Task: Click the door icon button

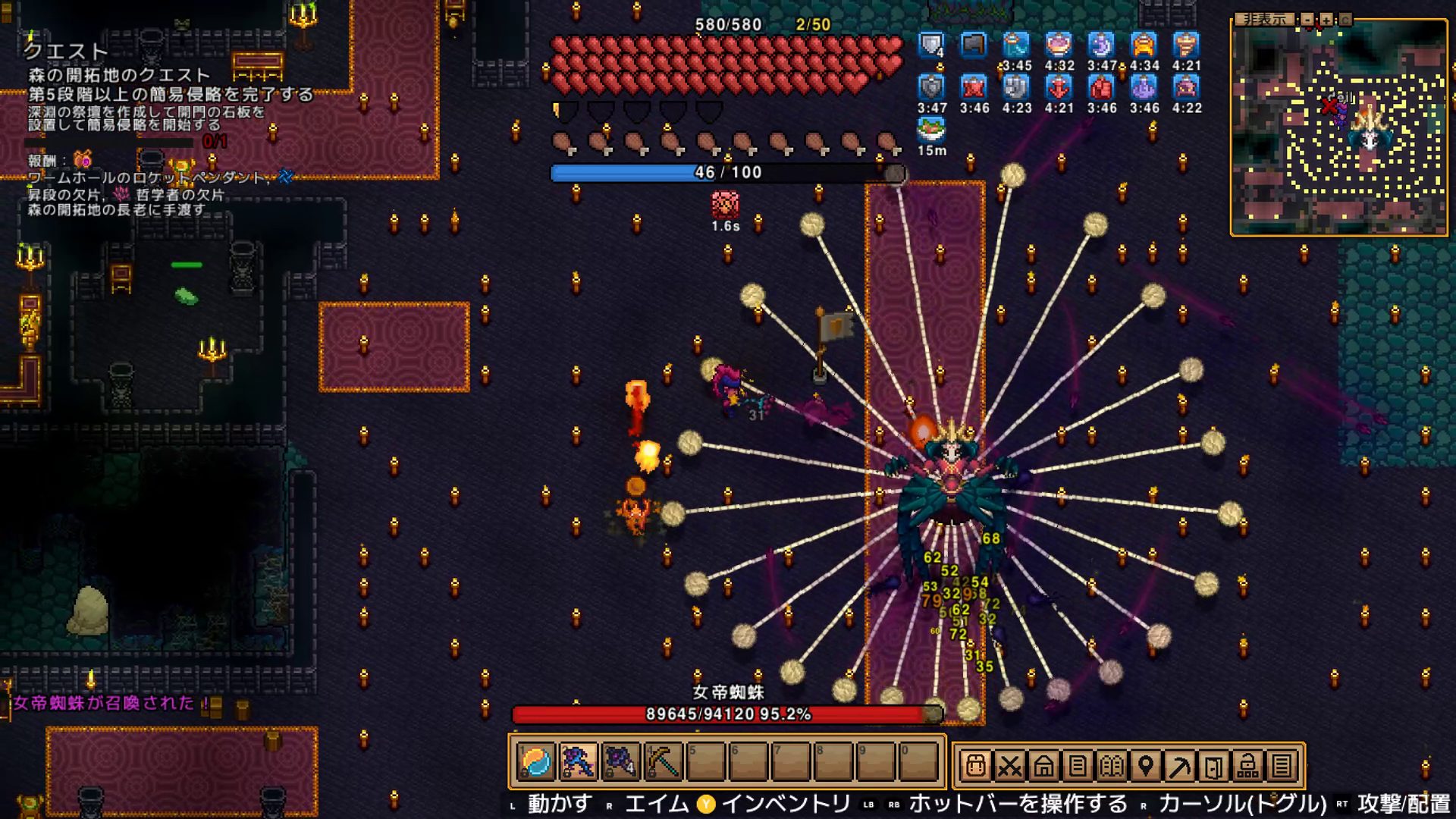Action: tap(1214, 766)
